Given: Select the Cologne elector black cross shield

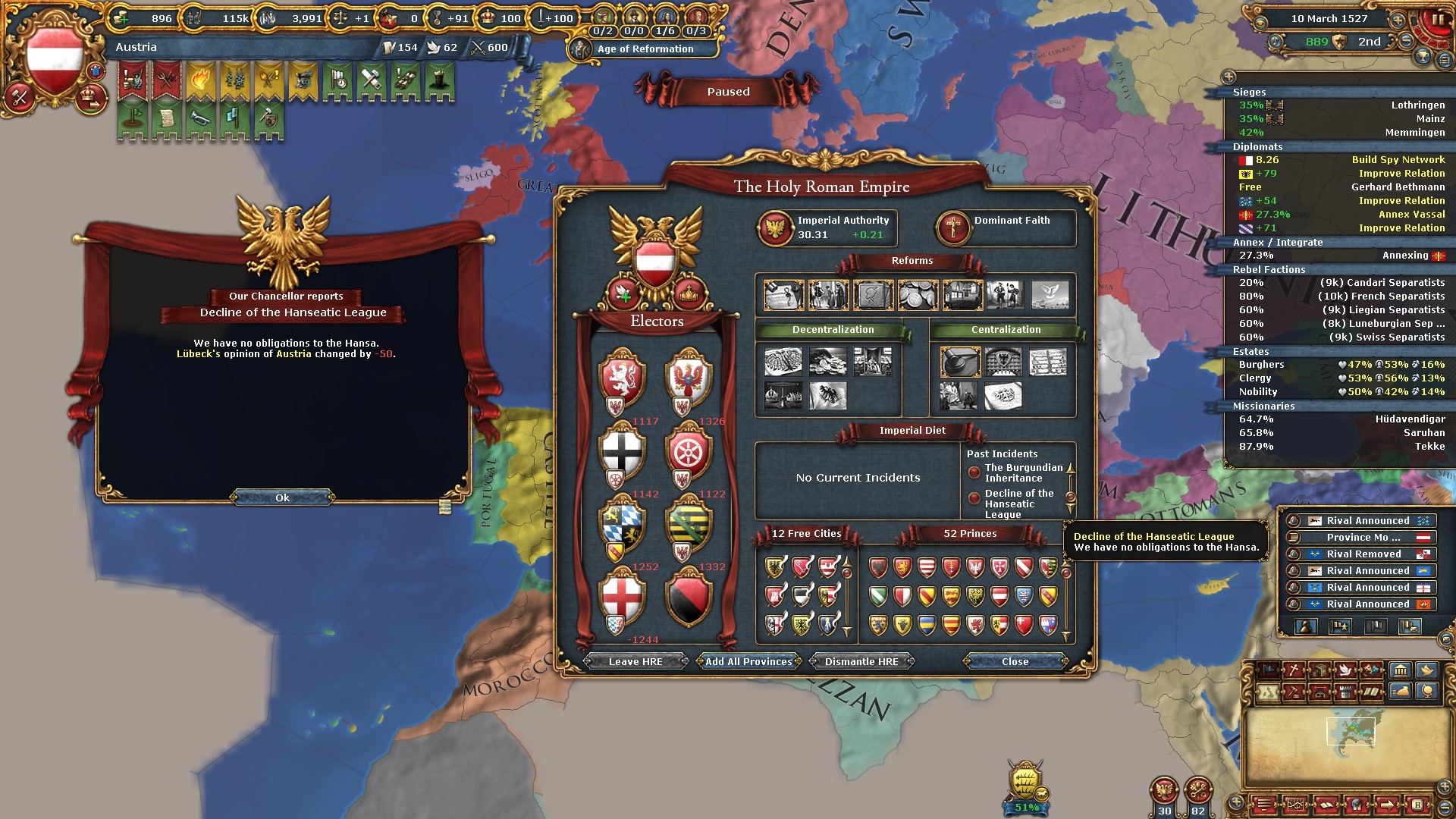Looking at the screenshot, I should pyautogui.click(x=622, y=451).
